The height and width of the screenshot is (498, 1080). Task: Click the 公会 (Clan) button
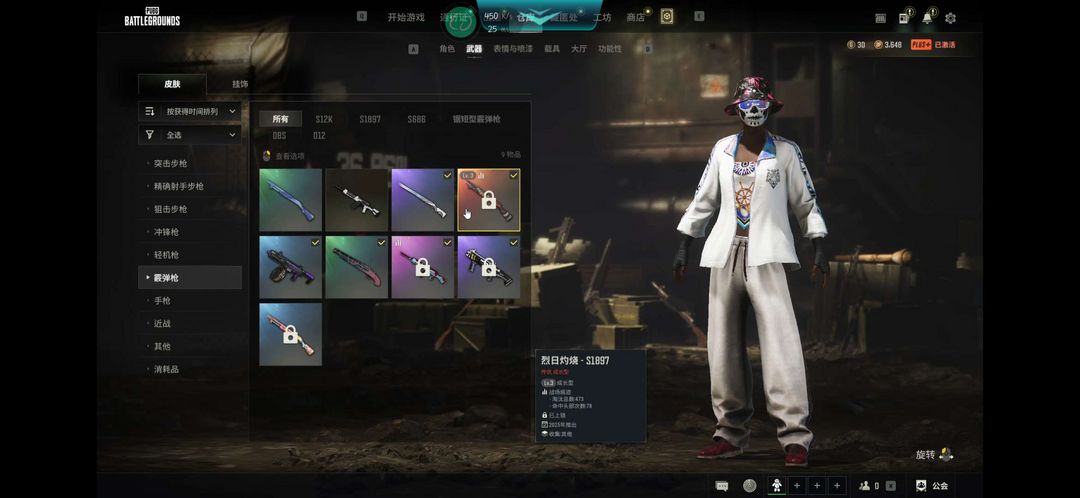click(x=932, y=485)
